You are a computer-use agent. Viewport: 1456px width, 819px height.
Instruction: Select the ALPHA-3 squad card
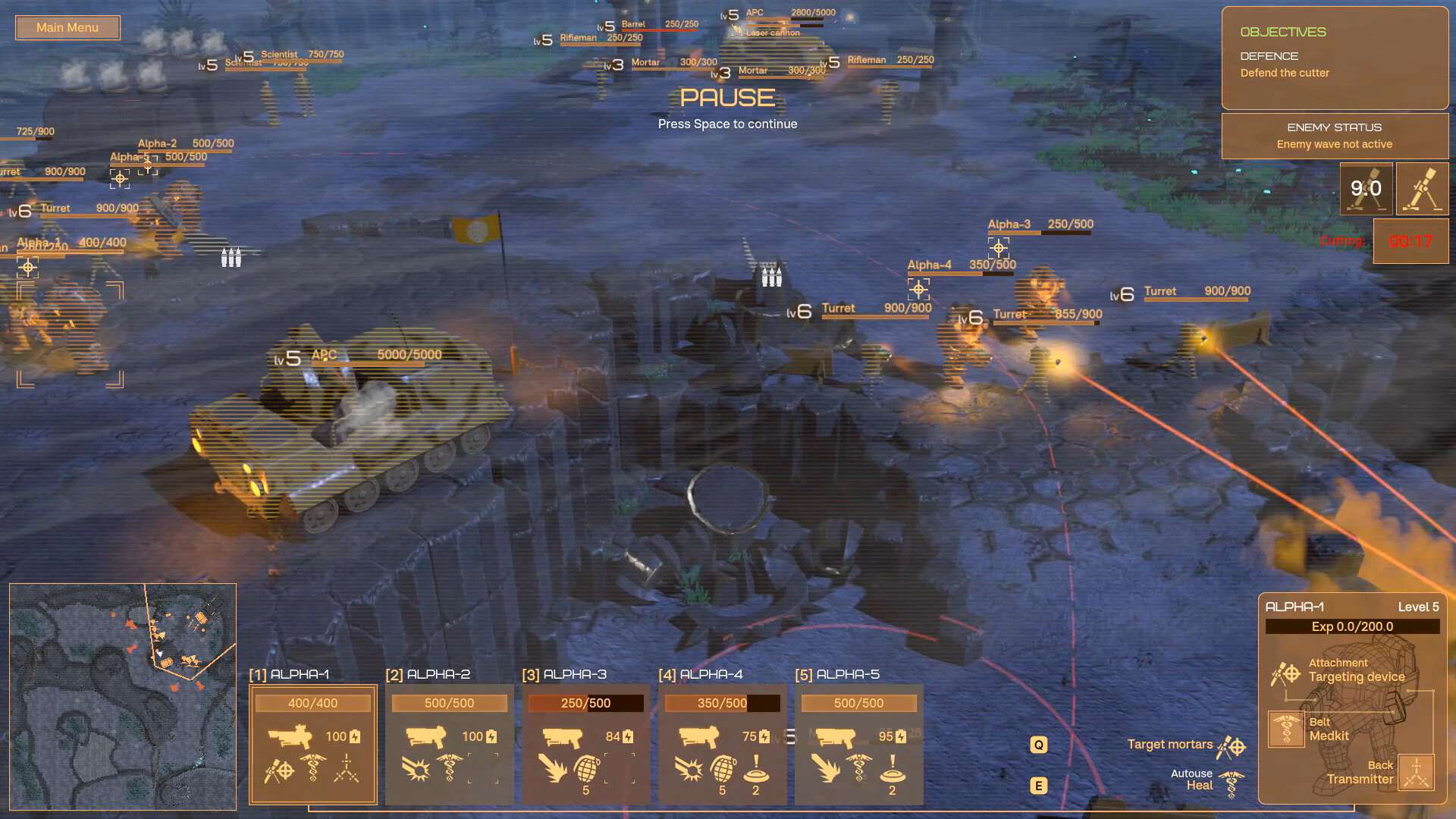585,743
